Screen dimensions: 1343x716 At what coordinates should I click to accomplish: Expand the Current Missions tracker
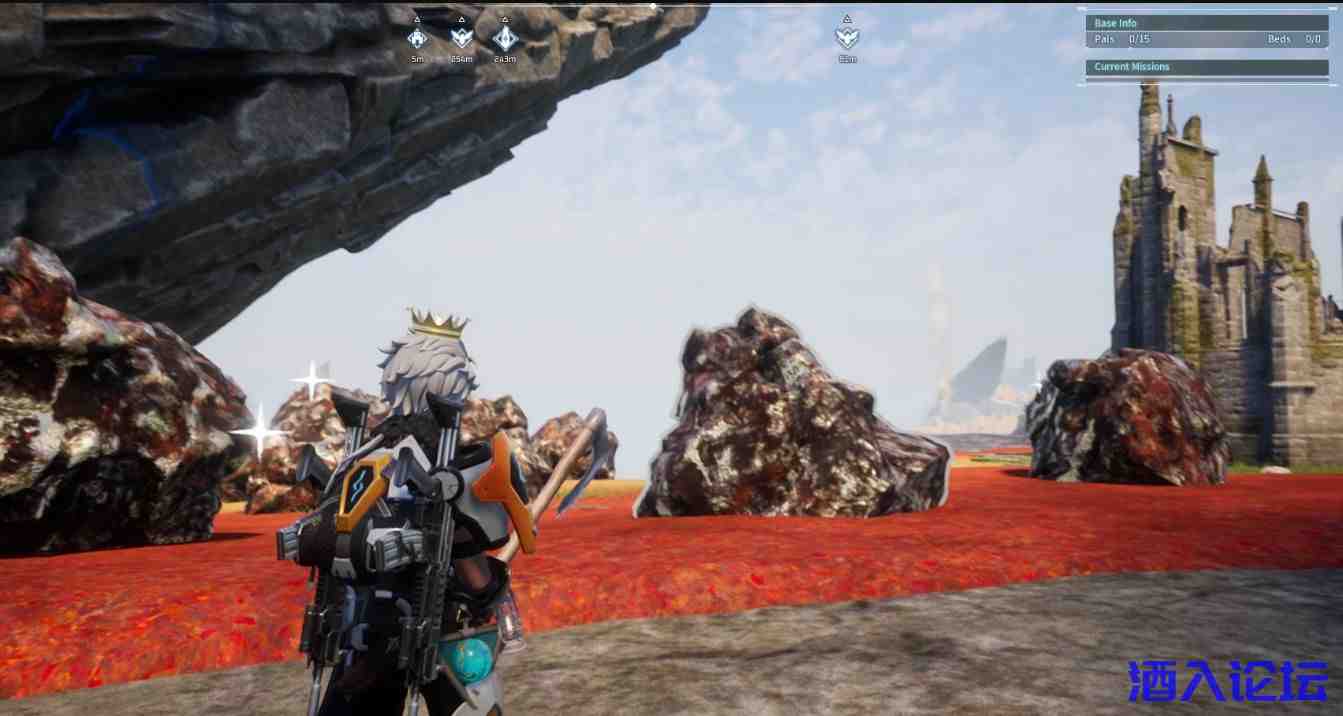(1206, 67)
